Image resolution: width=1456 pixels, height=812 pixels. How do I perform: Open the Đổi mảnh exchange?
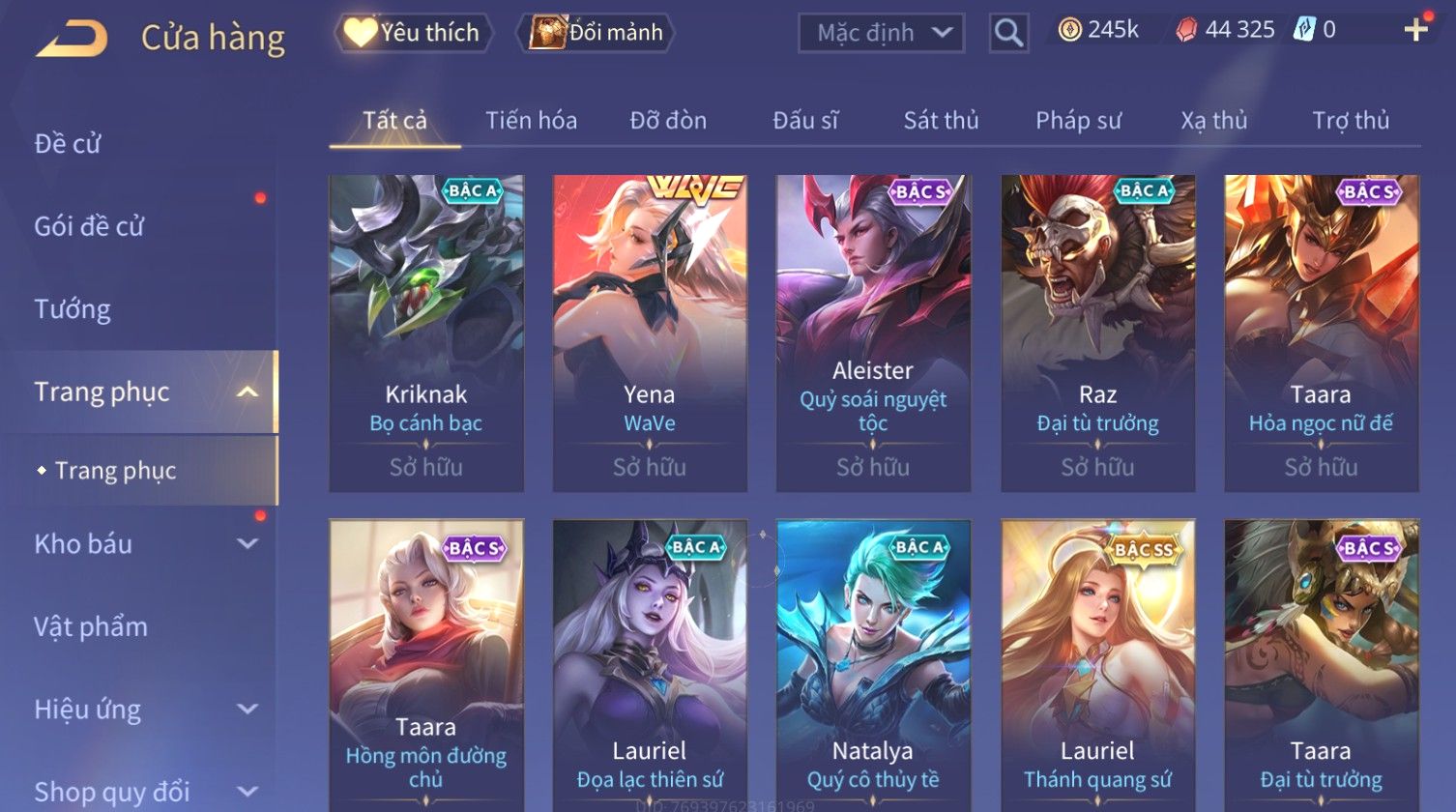597,33
